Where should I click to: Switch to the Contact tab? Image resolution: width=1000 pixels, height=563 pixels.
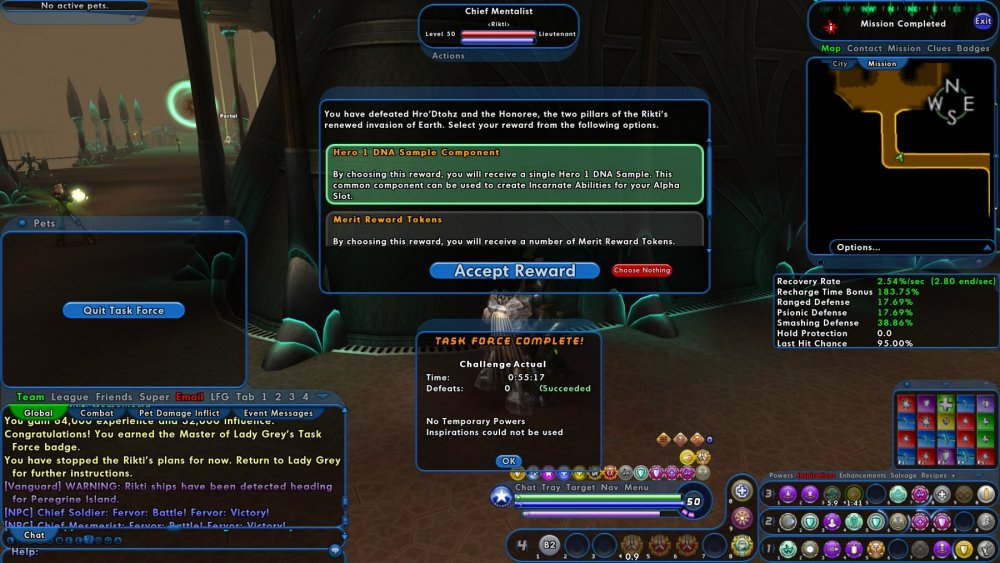click(x=864, y=48)
